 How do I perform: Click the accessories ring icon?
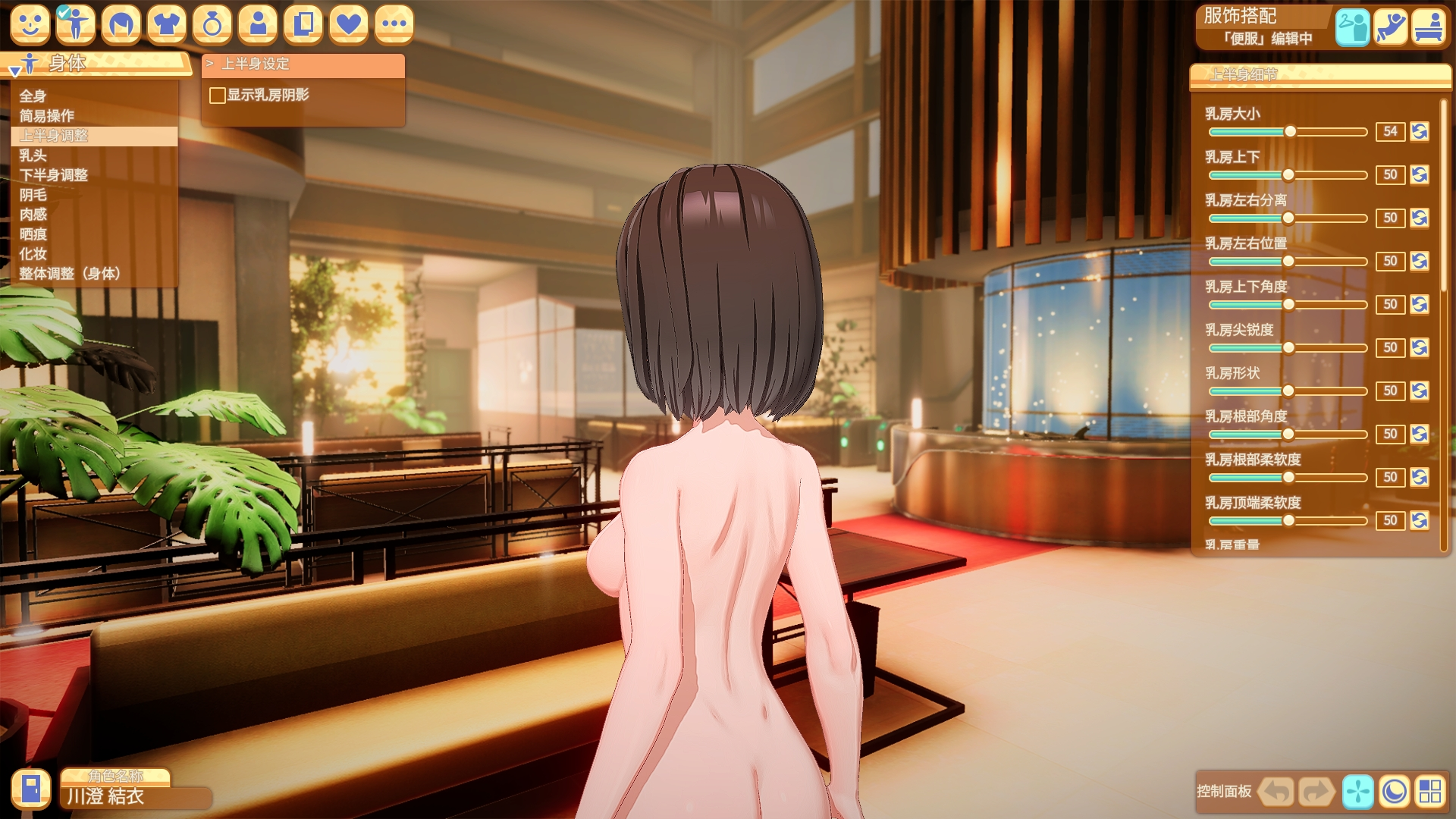213,25
